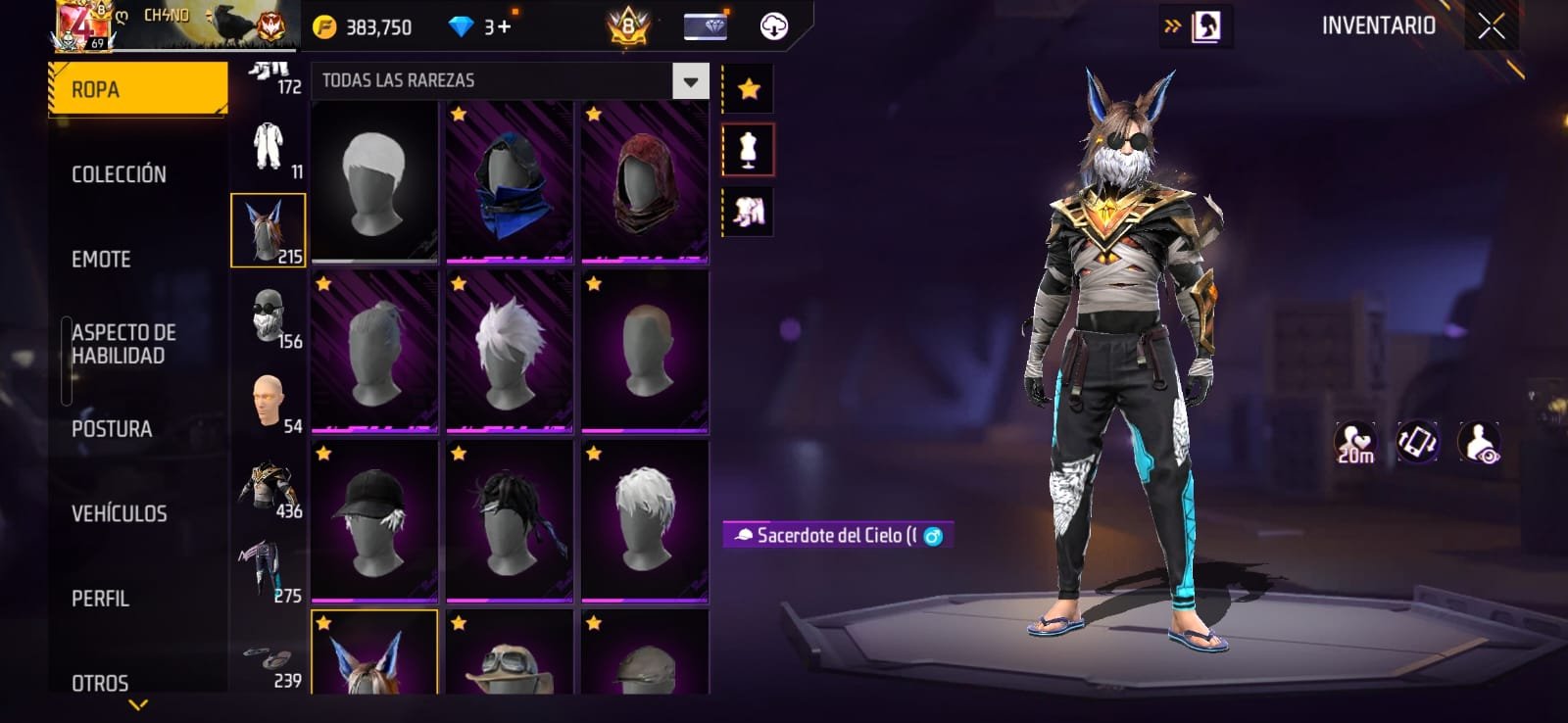
Task: Choose the black cap with white hair
Action: point(374,522)
